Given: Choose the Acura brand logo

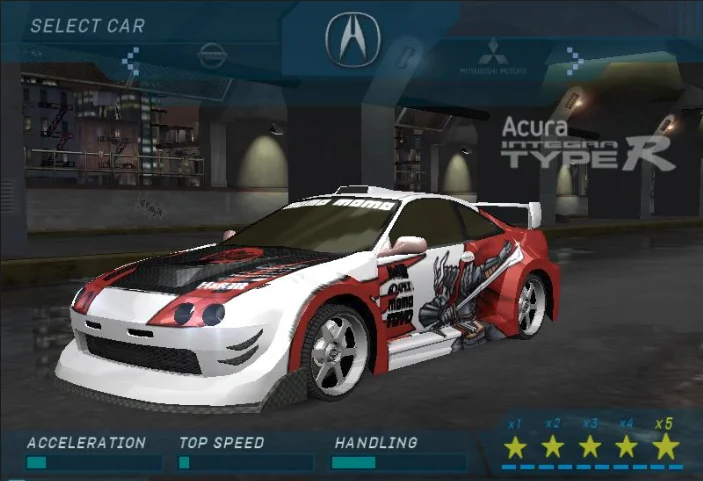Looking at the screenshot, I should [x=351, y=40].
